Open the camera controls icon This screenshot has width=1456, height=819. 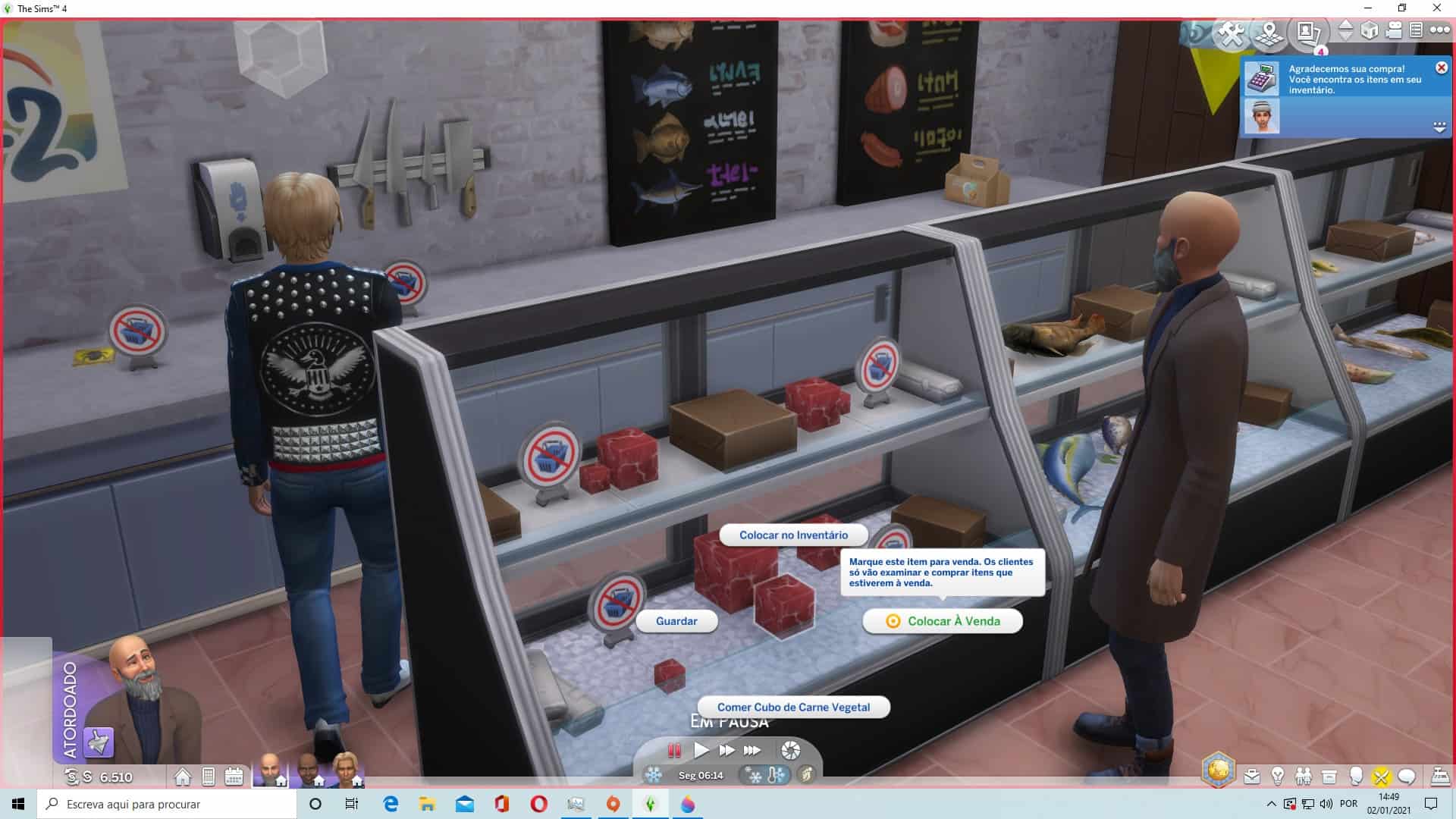point(1394,30)
